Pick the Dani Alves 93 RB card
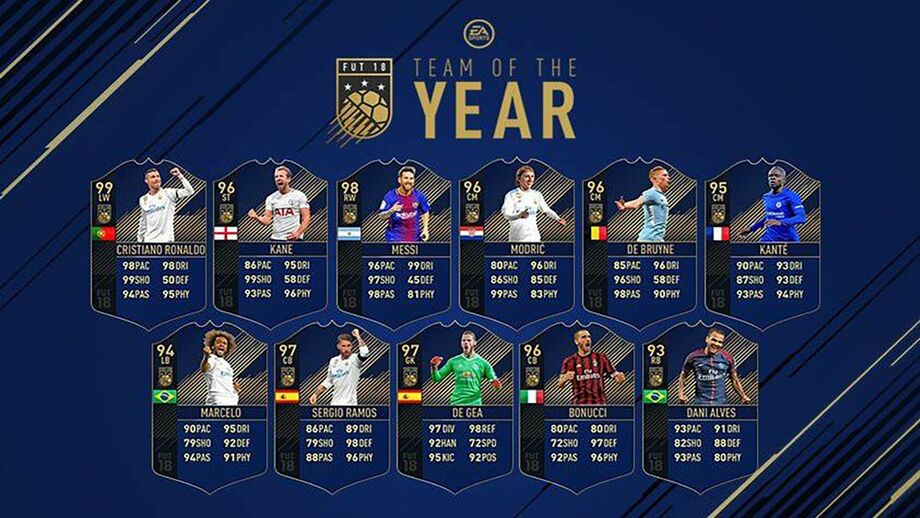Screen dimensions: 920x518 701,404
